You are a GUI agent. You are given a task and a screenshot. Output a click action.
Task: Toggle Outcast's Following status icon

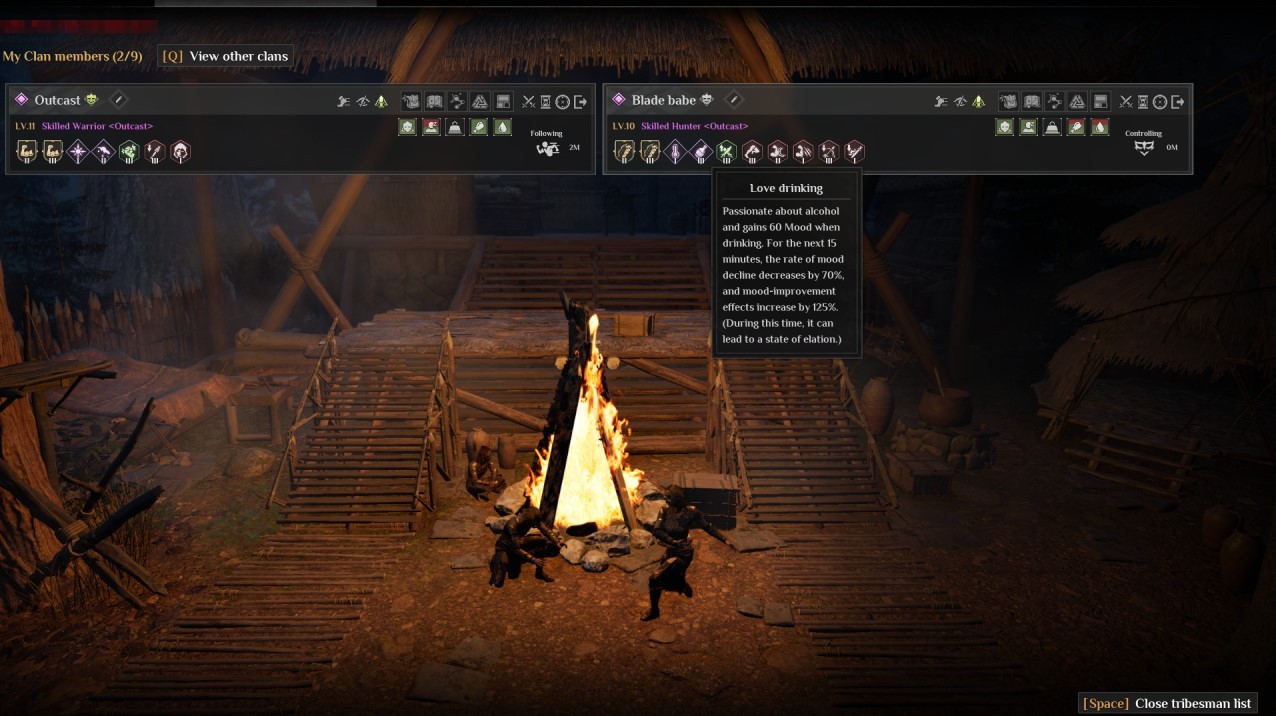(547, 149)
